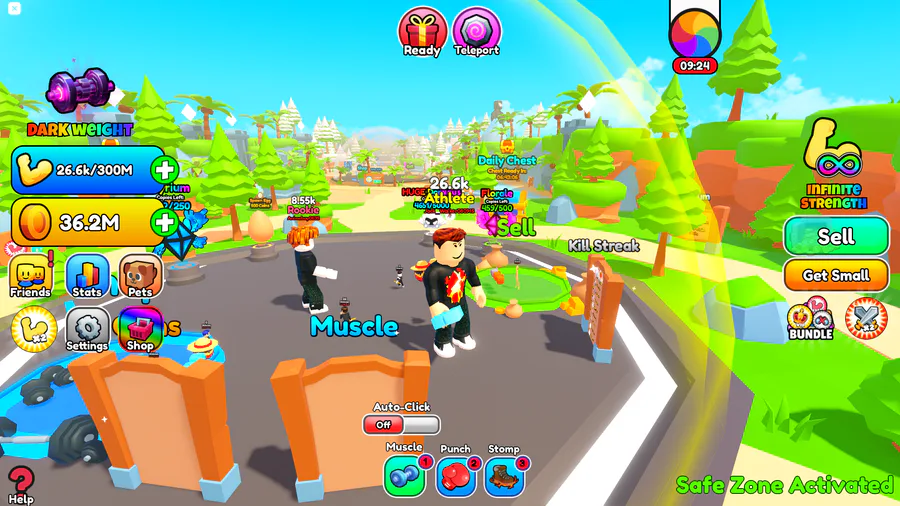This screenshot has height=506, width=900.
Task: Click the green Sell button
Action: tap(836, 236)
